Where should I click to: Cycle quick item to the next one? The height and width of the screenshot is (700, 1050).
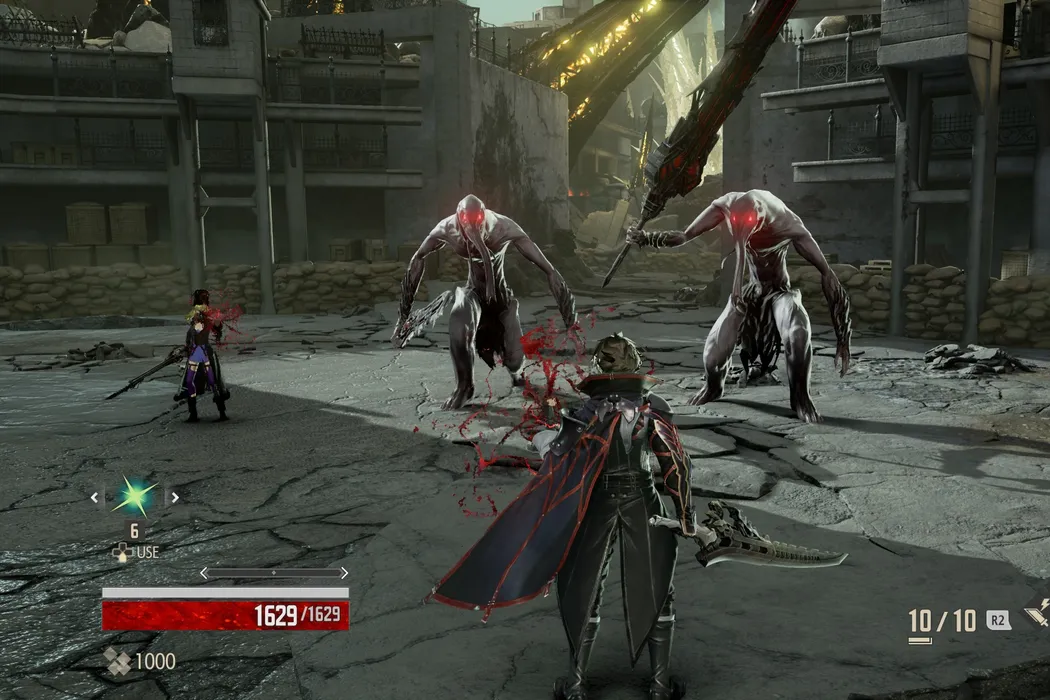173,496
